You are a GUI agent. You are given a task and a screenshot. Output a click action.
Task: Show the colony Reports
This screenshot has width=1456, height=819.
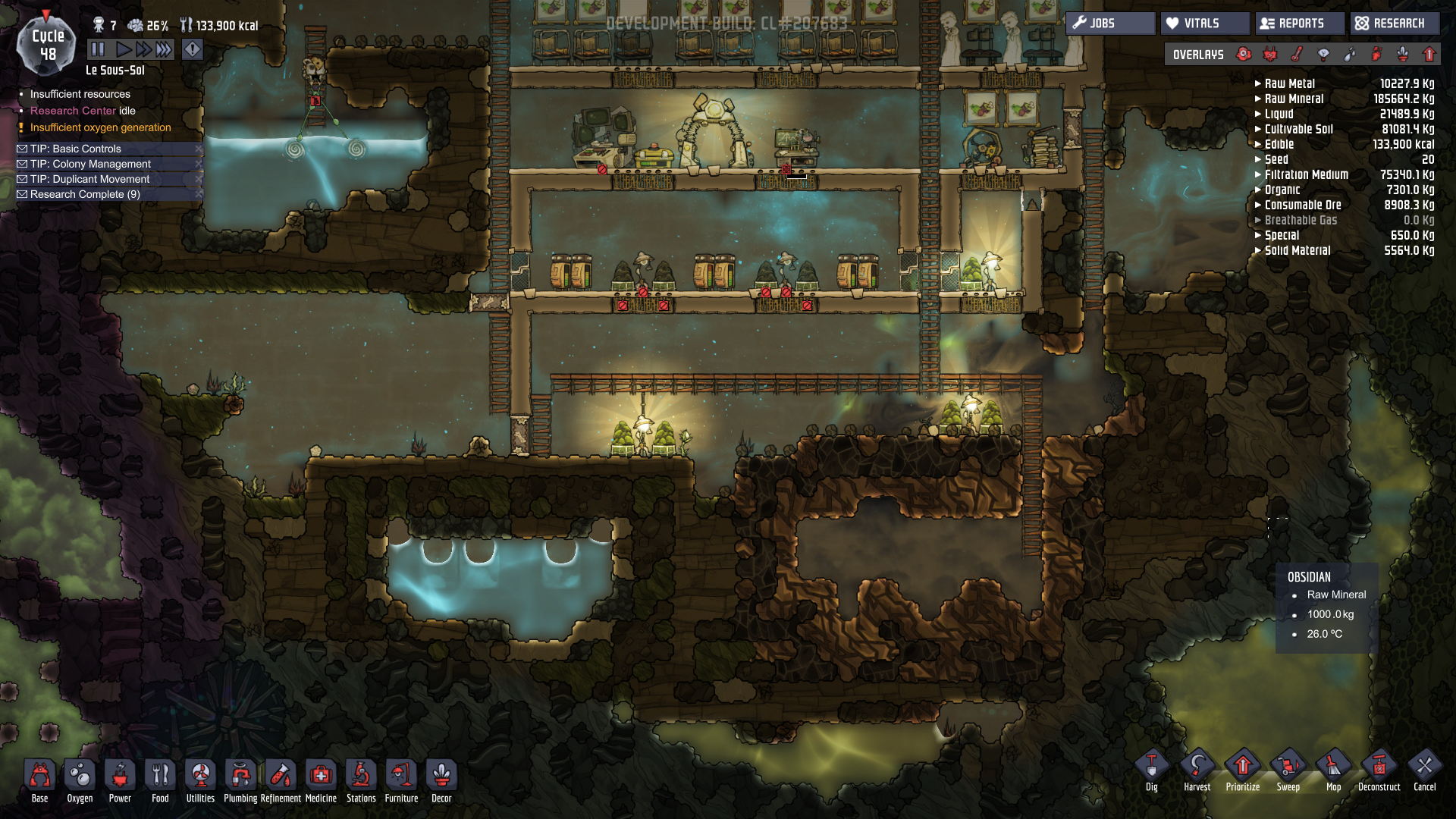tap(1300, 24)
